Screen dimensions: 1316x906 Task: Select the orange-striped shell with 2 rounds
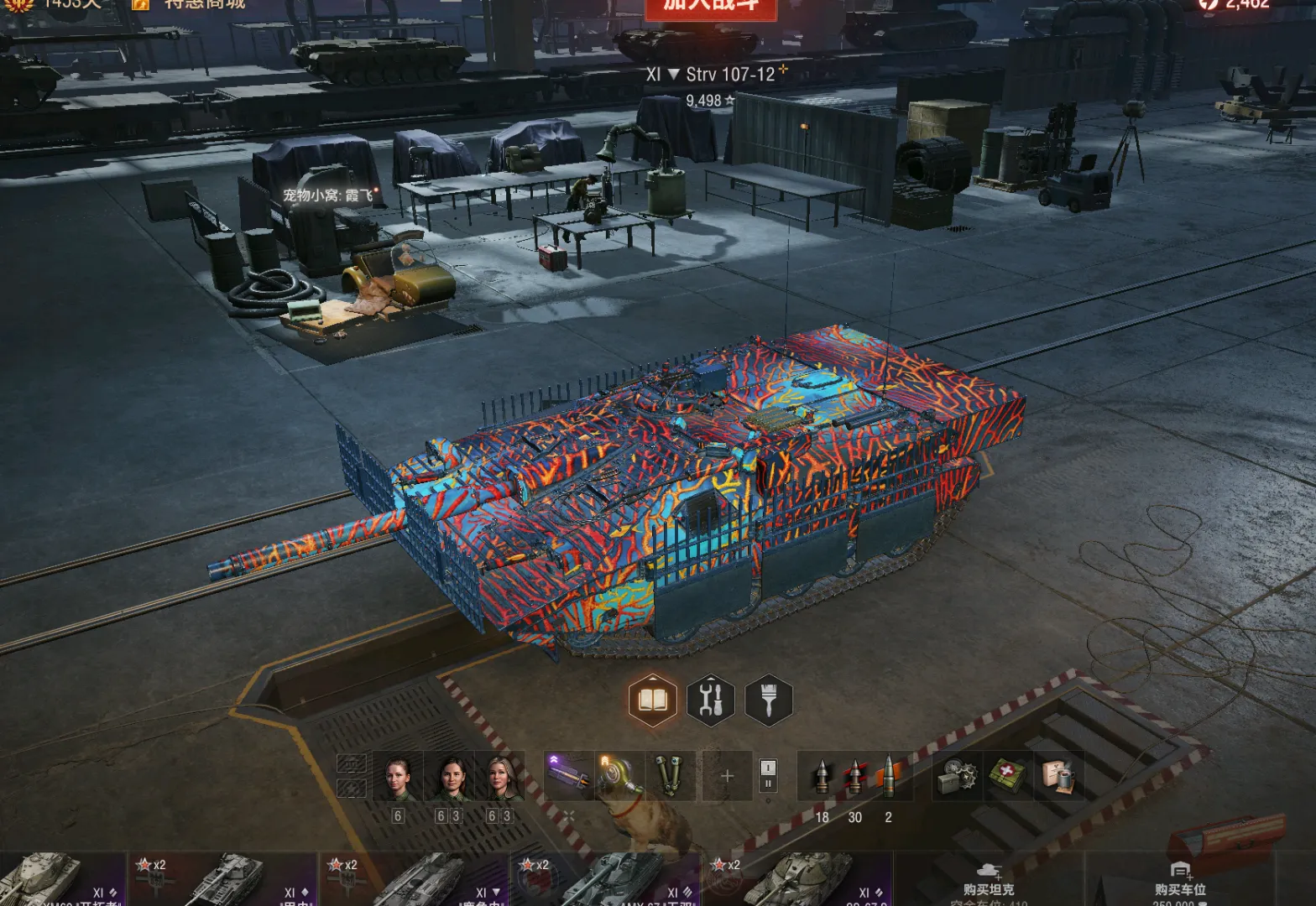888,776
